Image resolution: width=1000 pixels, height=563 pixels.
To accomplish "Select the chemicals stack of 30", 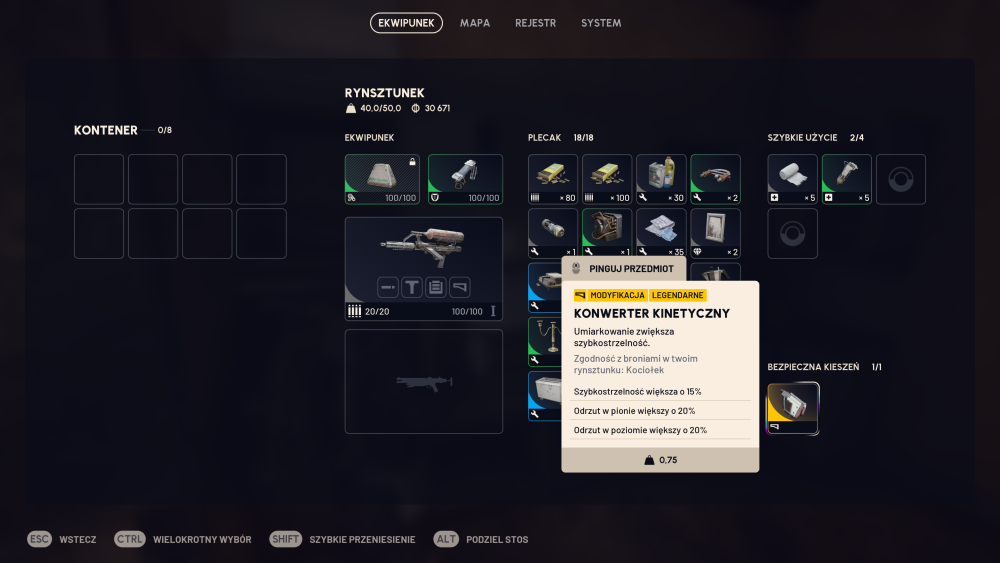I will click(661, 179).
